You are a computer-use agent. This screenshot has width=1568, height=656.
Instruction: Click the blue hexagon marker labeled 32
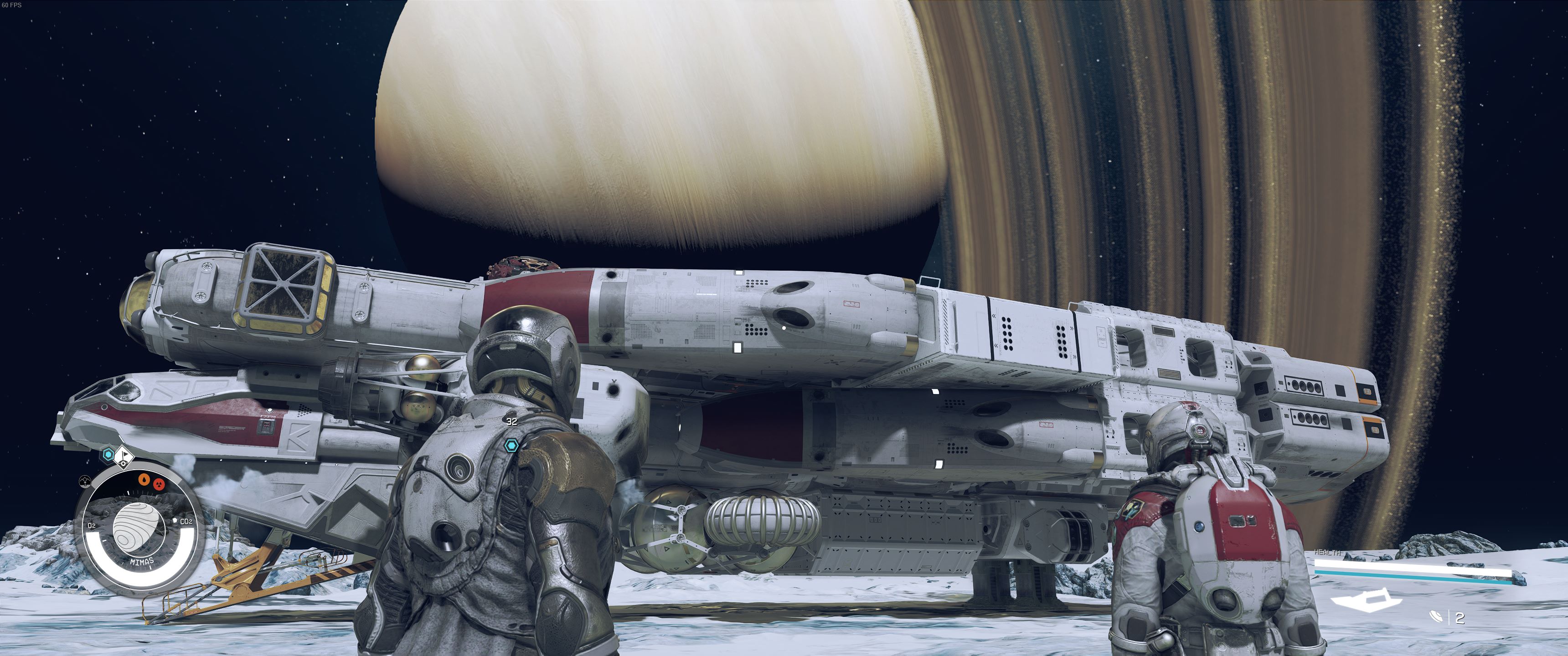click(511, 446)
